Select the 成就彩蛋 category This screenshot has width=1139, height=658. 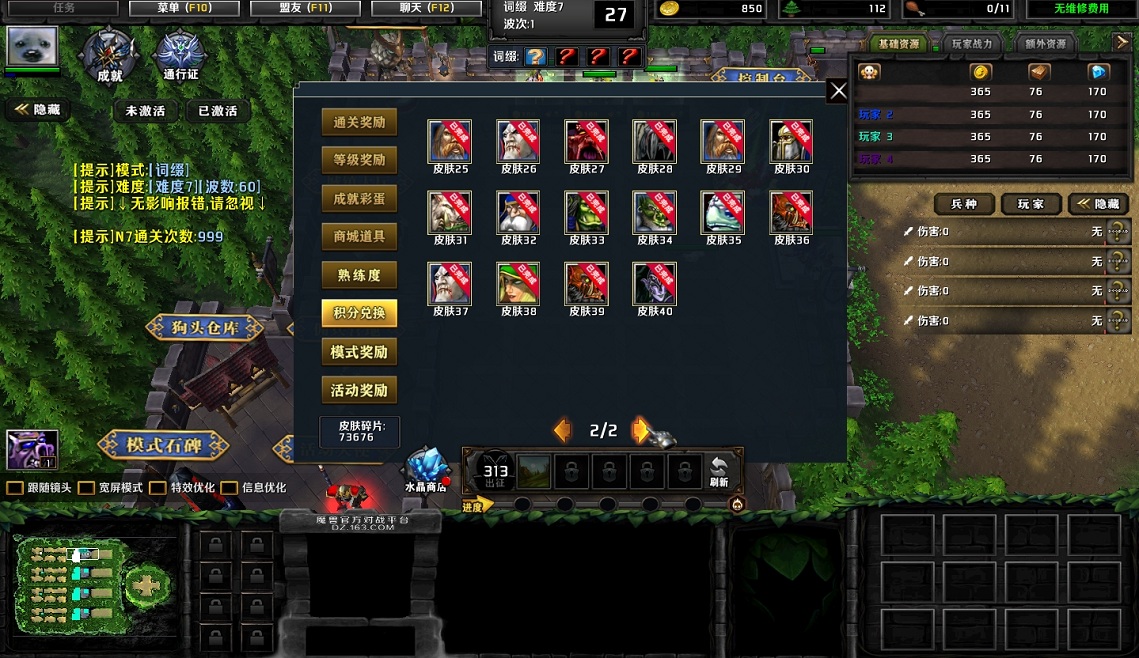click(359, 198)
